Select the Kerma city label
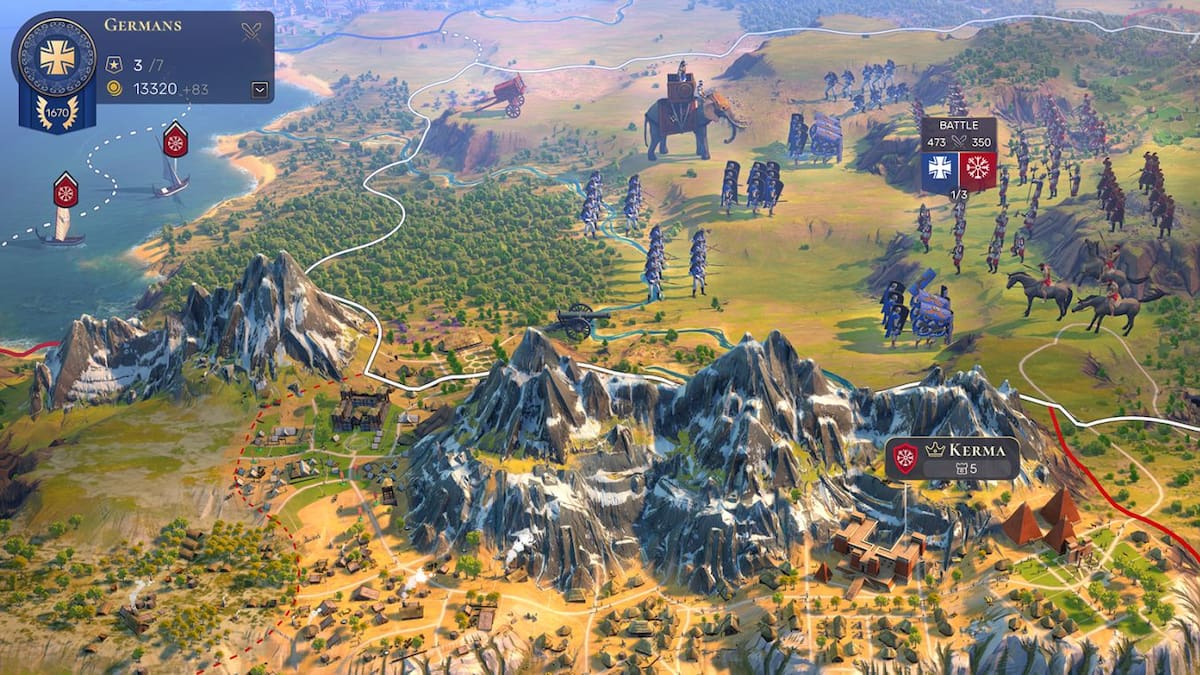 coord(952,458)
